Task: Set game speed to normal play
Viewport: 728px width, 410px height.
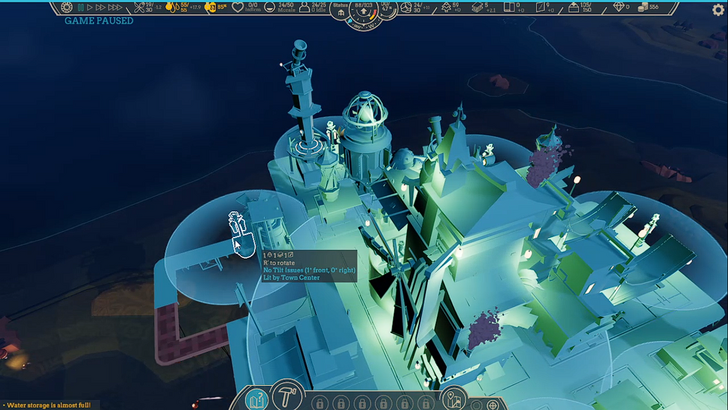Action: tap(90, 7)
